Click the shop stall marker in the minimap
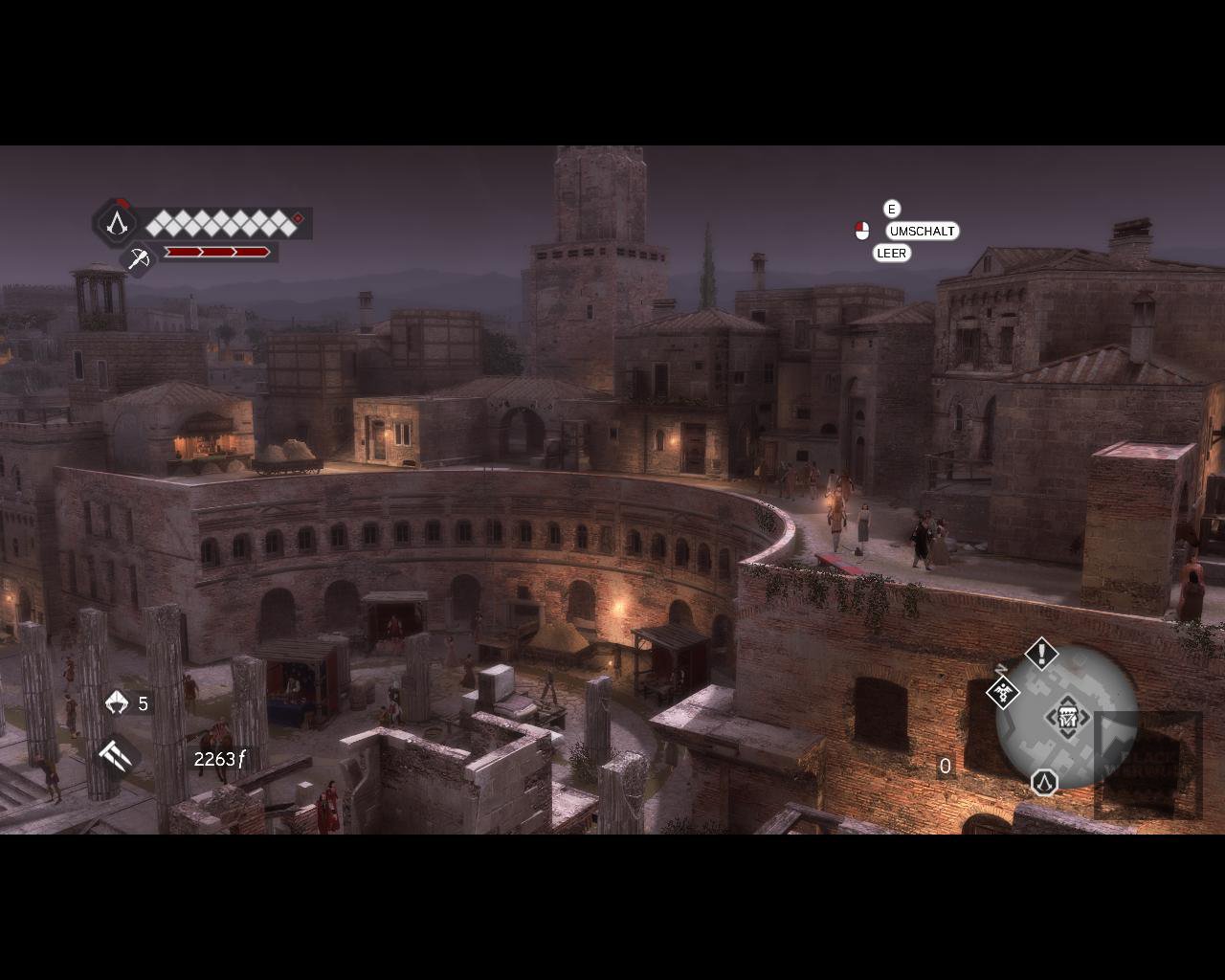 point(1067,717)
